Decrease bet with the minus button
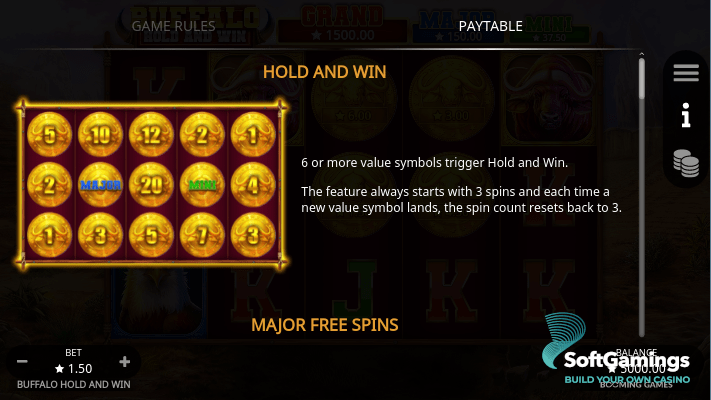 click(23, 362)
